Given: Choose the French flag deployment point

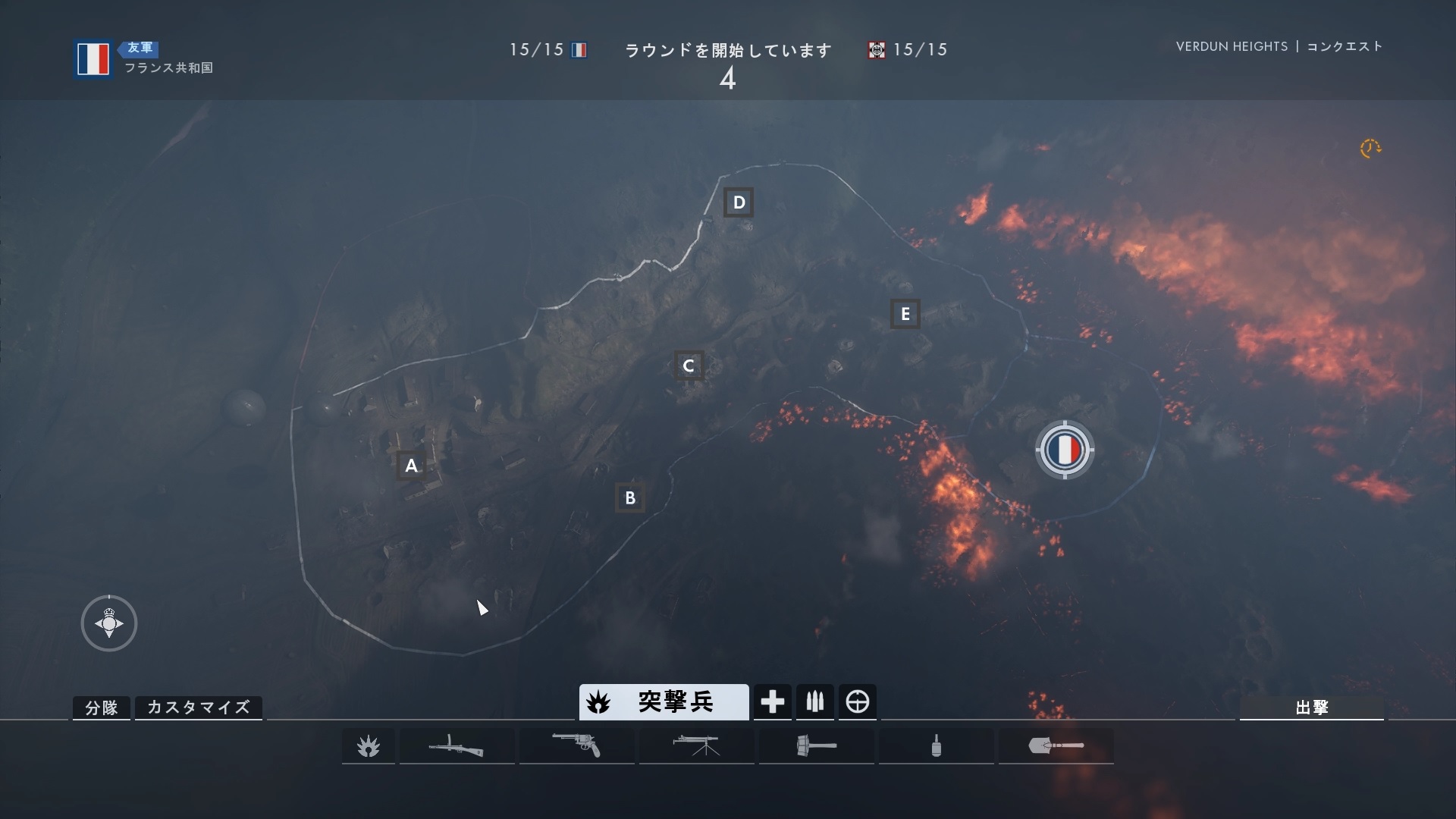Looking at the screenshot, I should click(x=1065, y=450).
